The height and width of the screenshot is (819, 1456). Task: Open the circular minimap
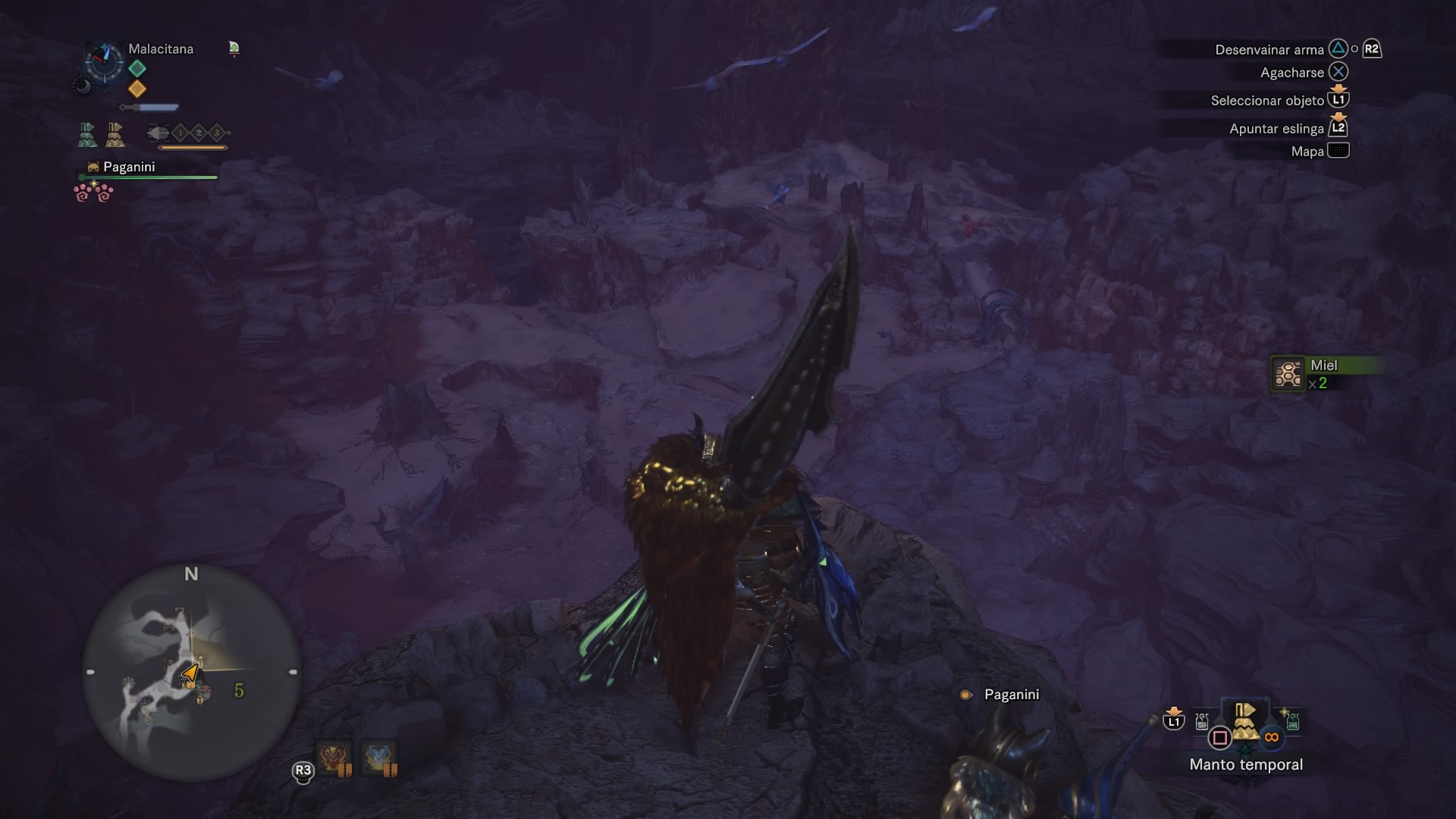pos(191,672)
